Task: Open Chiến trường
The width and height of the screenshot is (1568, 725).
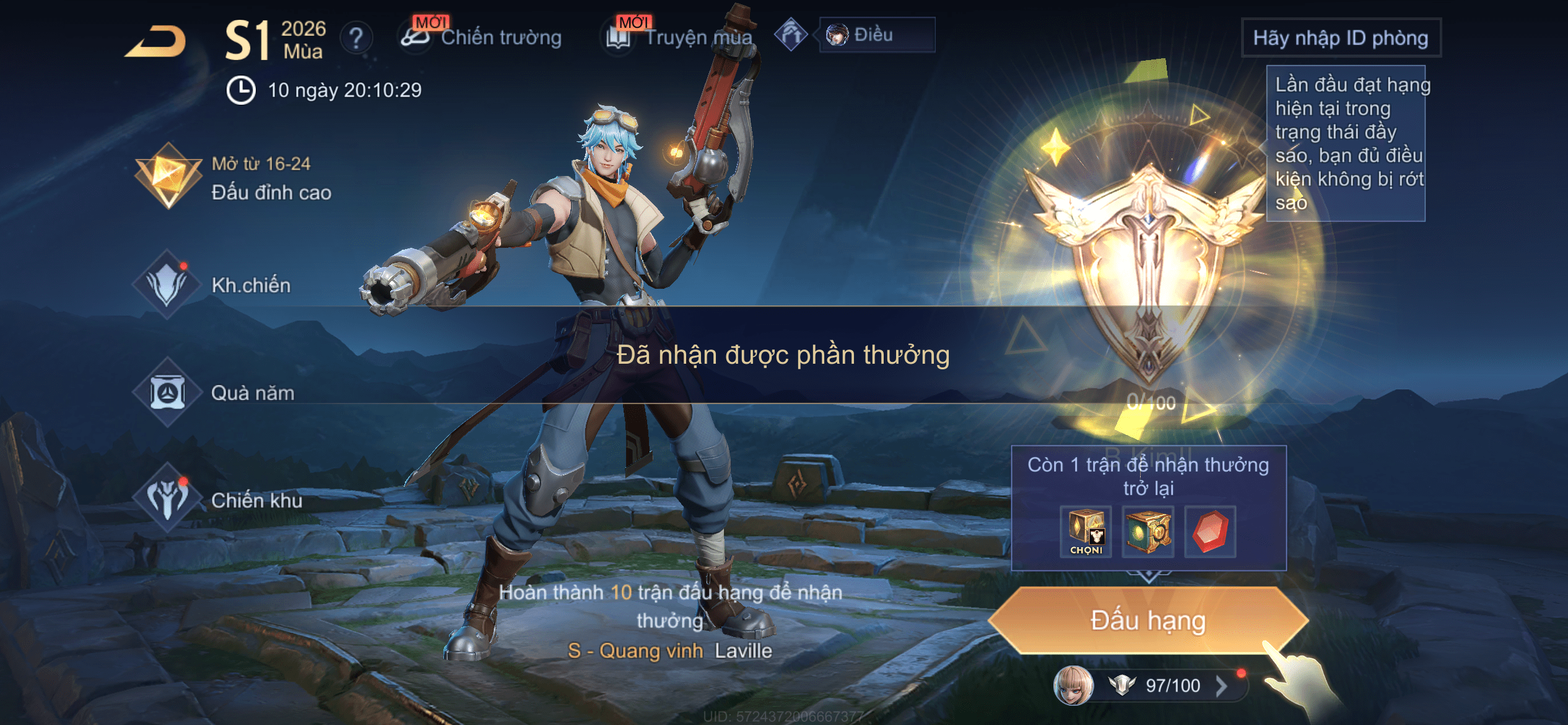Action: [x=482, y=37]
